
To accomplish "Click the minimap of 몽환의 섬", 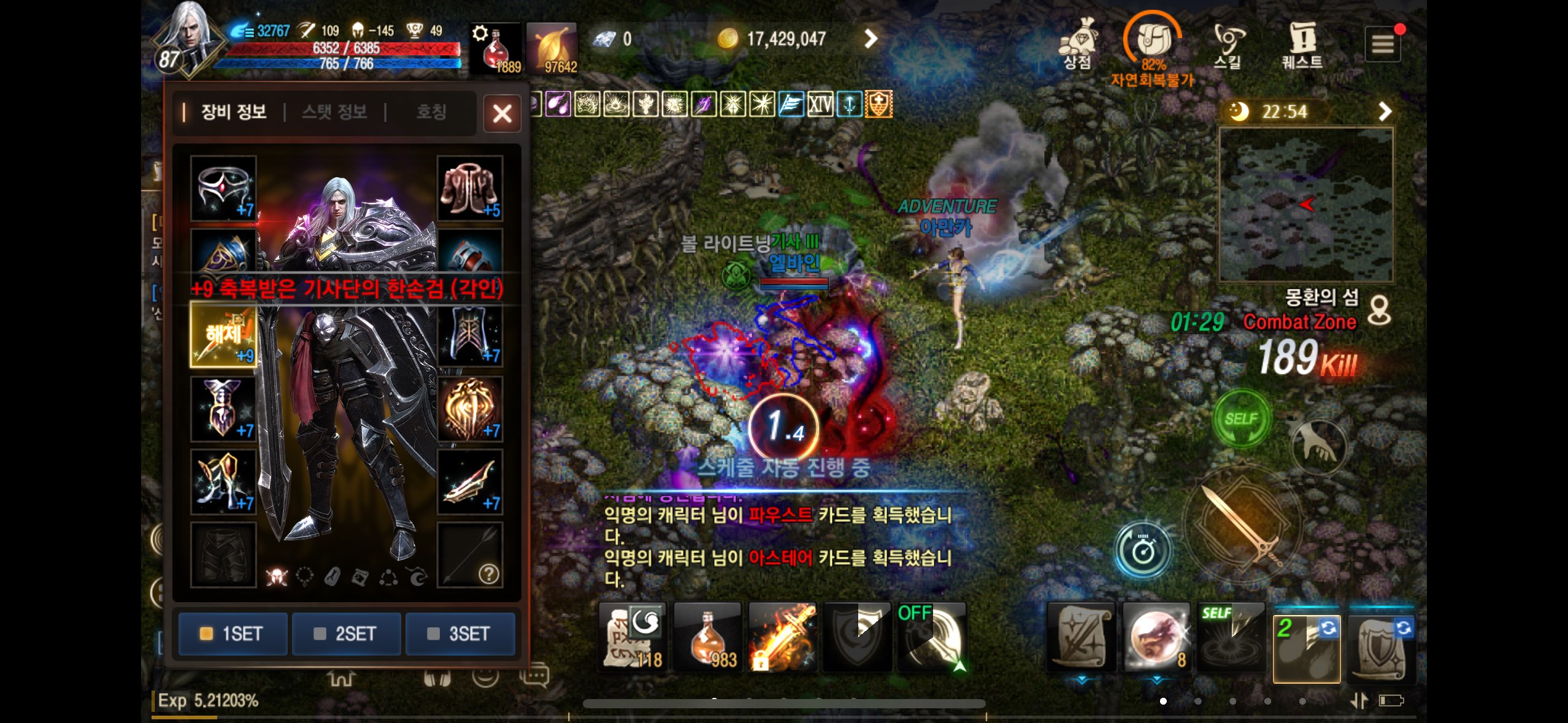I will point(1305,202).
